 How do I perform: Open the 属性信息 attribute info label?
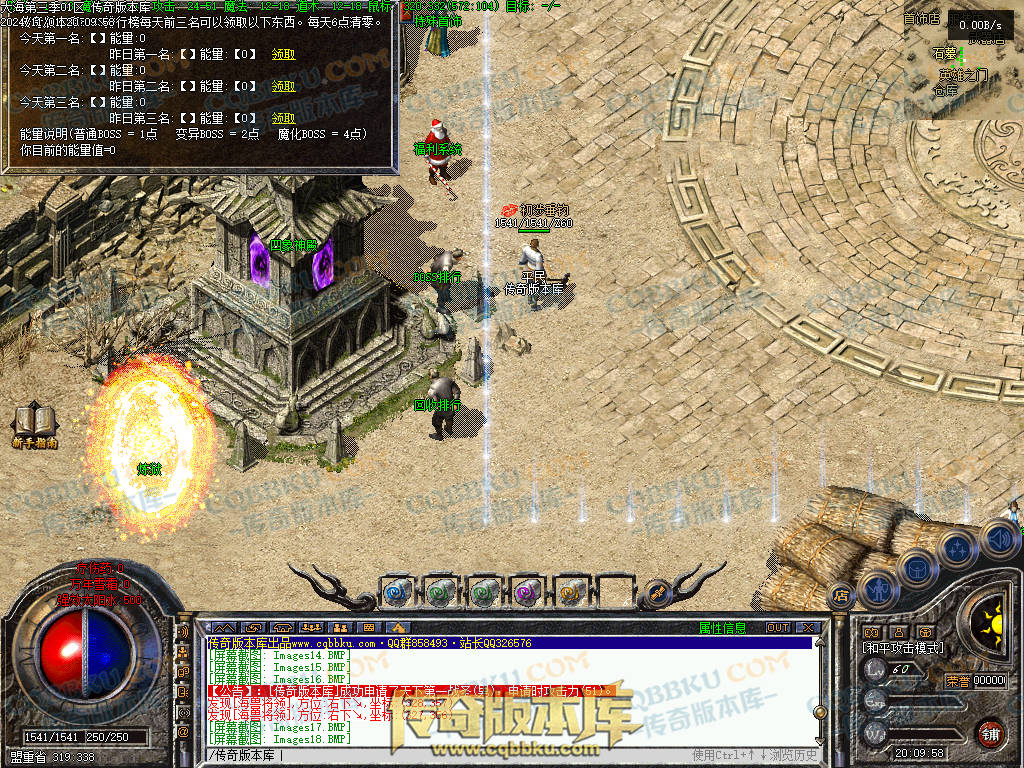722,628
